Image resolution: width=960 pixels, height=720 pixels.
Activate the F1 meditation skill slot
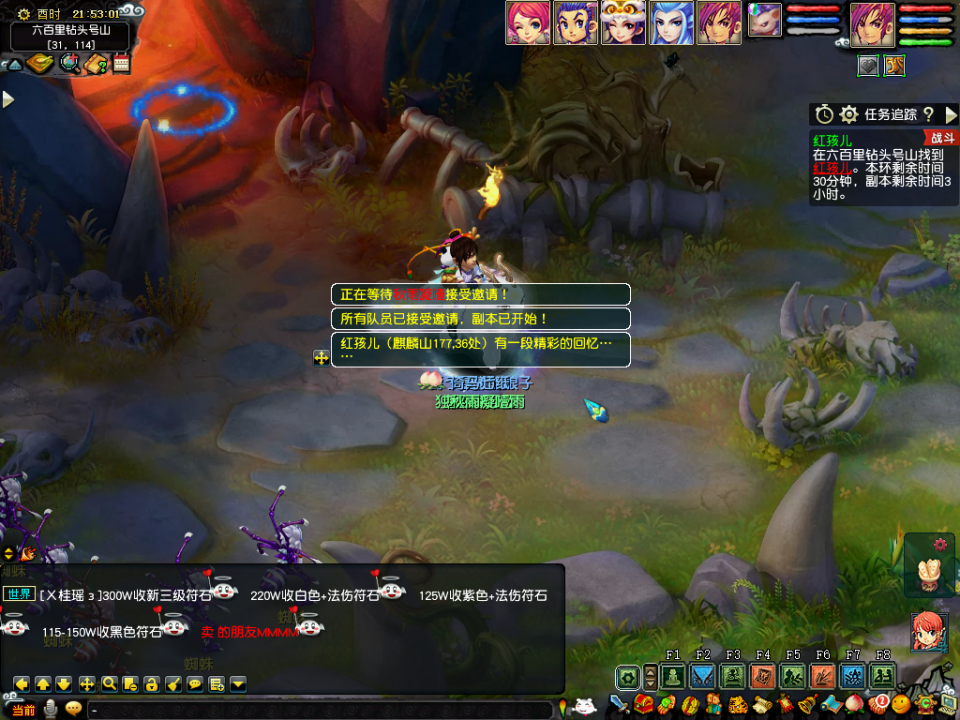pos(672,676)
